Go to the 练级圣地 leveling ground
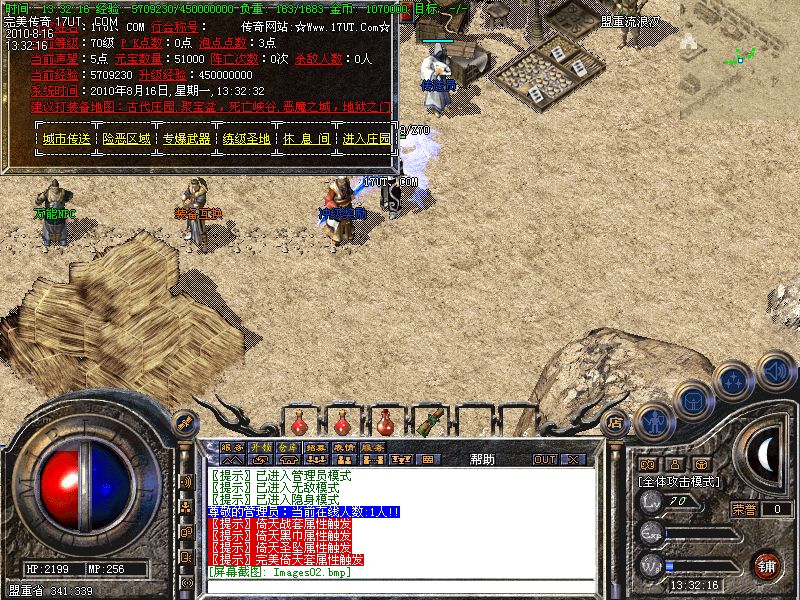This screenshot has height=600, width=800. point(246,139)
